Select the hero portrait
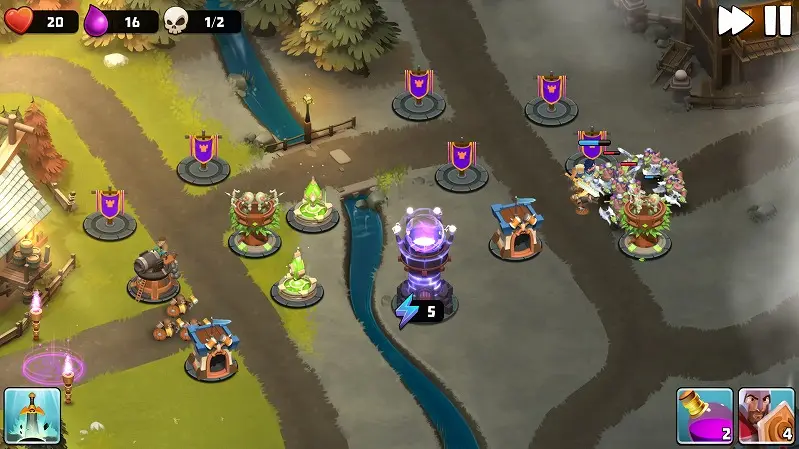Viewport: 799px width, 449px height. (766, 415)
